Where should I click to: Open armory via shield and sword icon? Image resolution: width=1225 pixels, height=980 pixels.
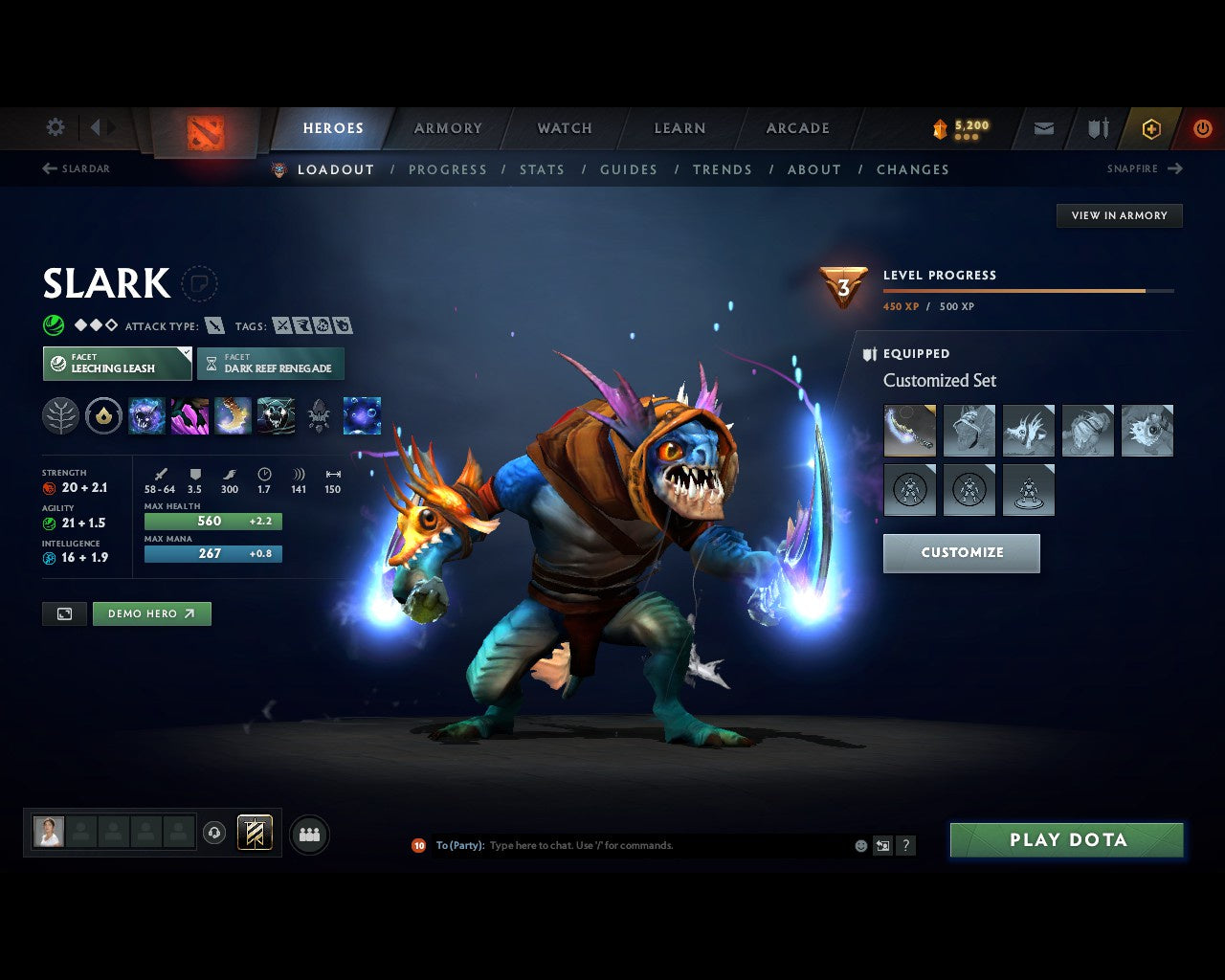tap(1096, 127)
